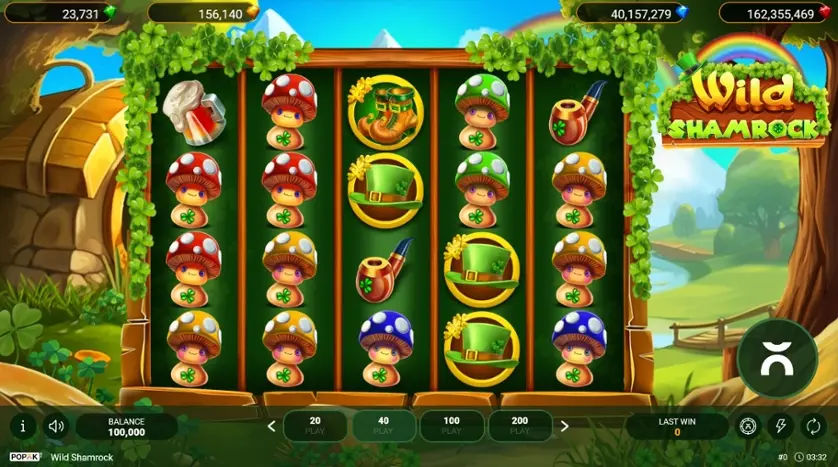
Task: Set the bet to 200 play
Action: click(x=519, y=426)
